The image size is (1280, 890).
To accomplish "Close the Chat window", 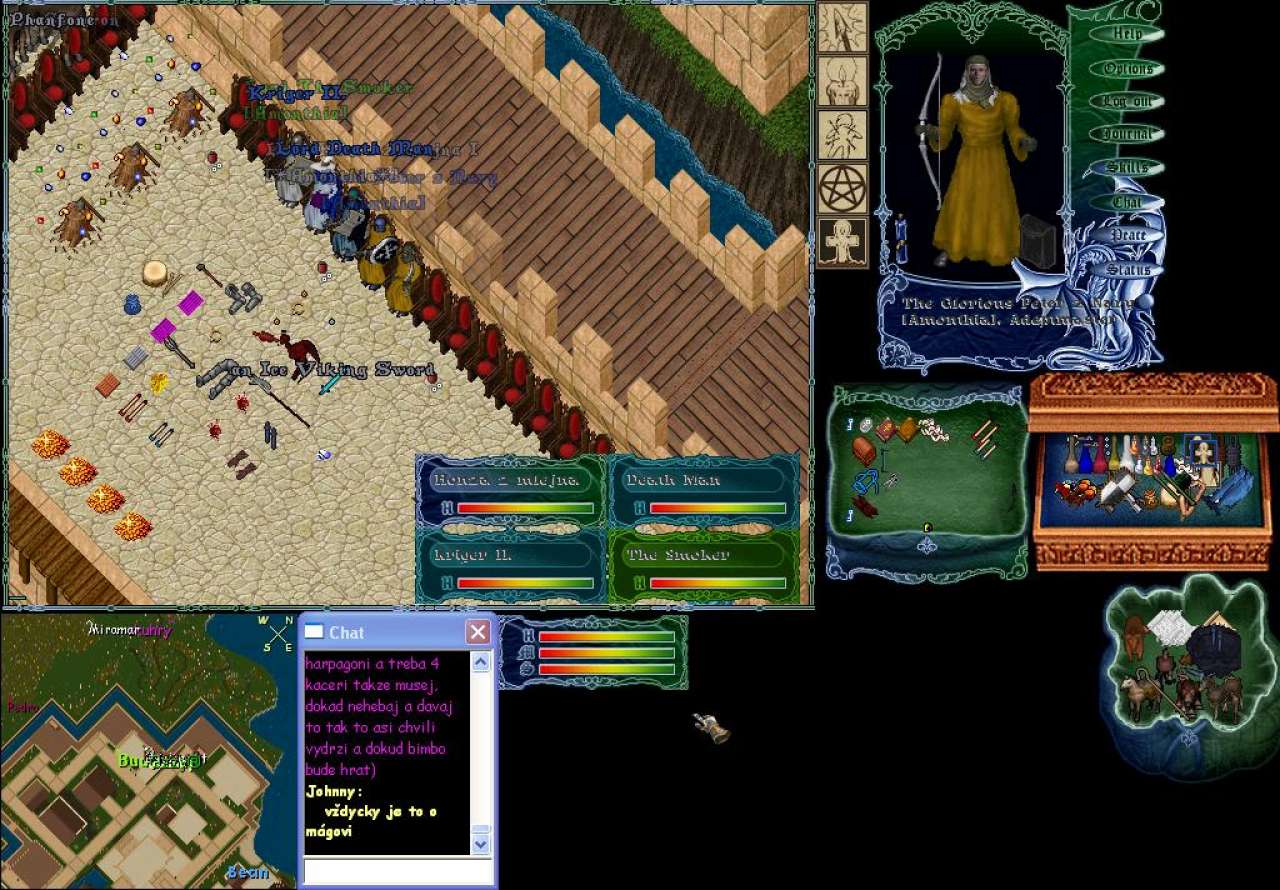I will [x=478, y=632].
